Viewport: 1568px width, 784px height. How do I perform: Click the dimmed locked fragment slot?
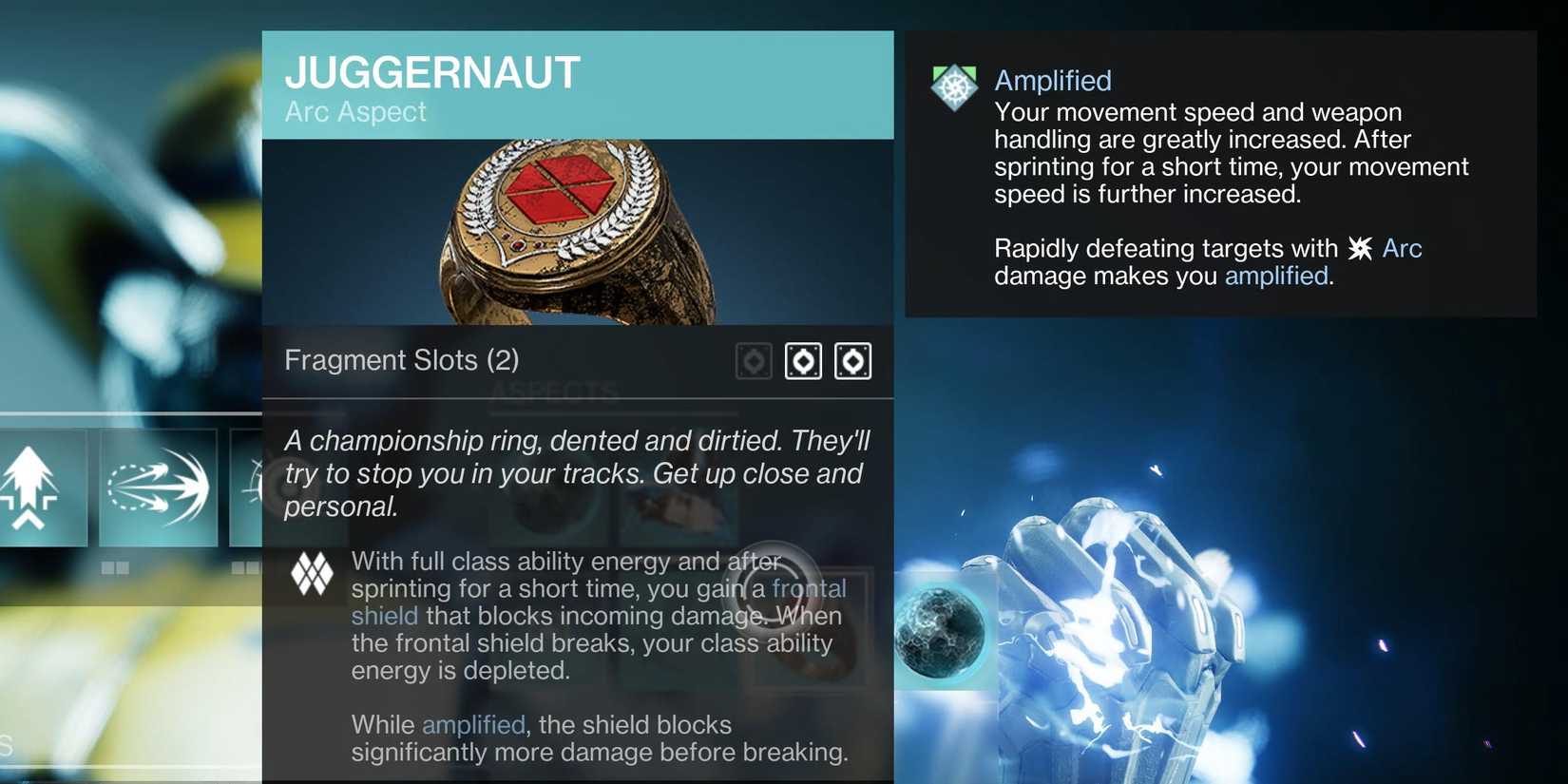(753, 360)
